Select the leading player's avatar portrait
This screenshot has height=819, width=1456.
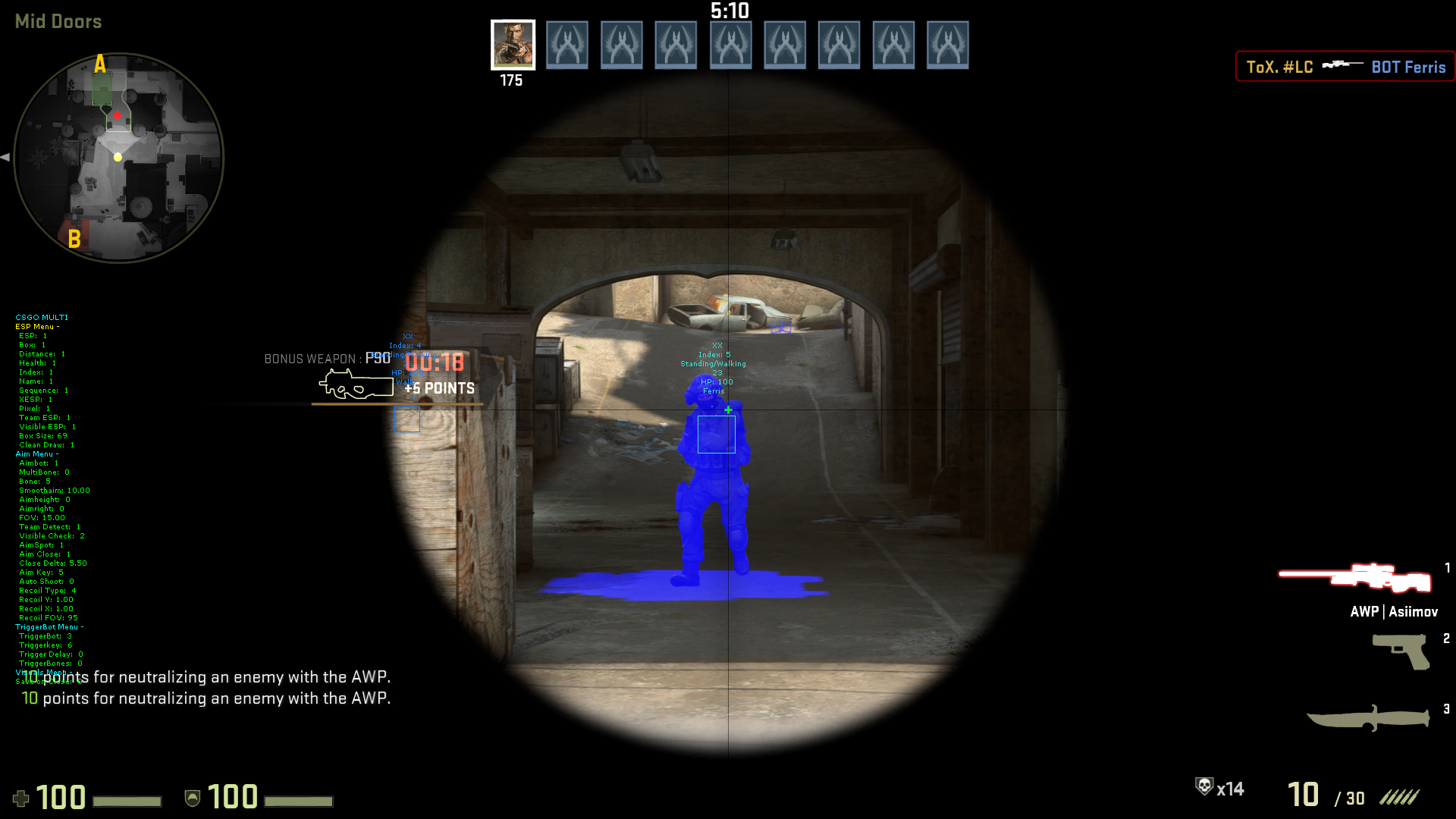(513, 45)
